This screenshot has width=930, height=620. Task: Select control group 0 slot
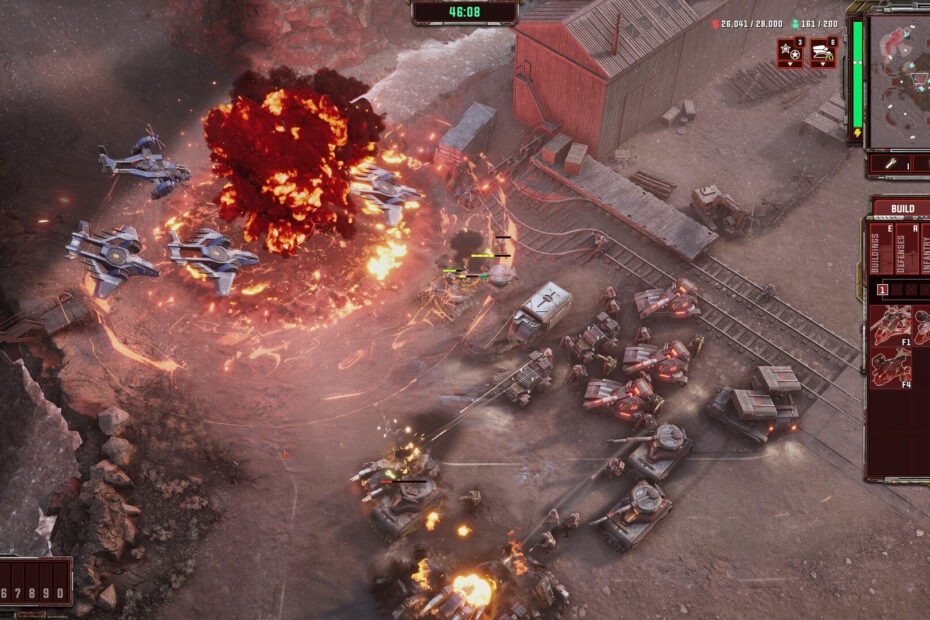point(59,593)
